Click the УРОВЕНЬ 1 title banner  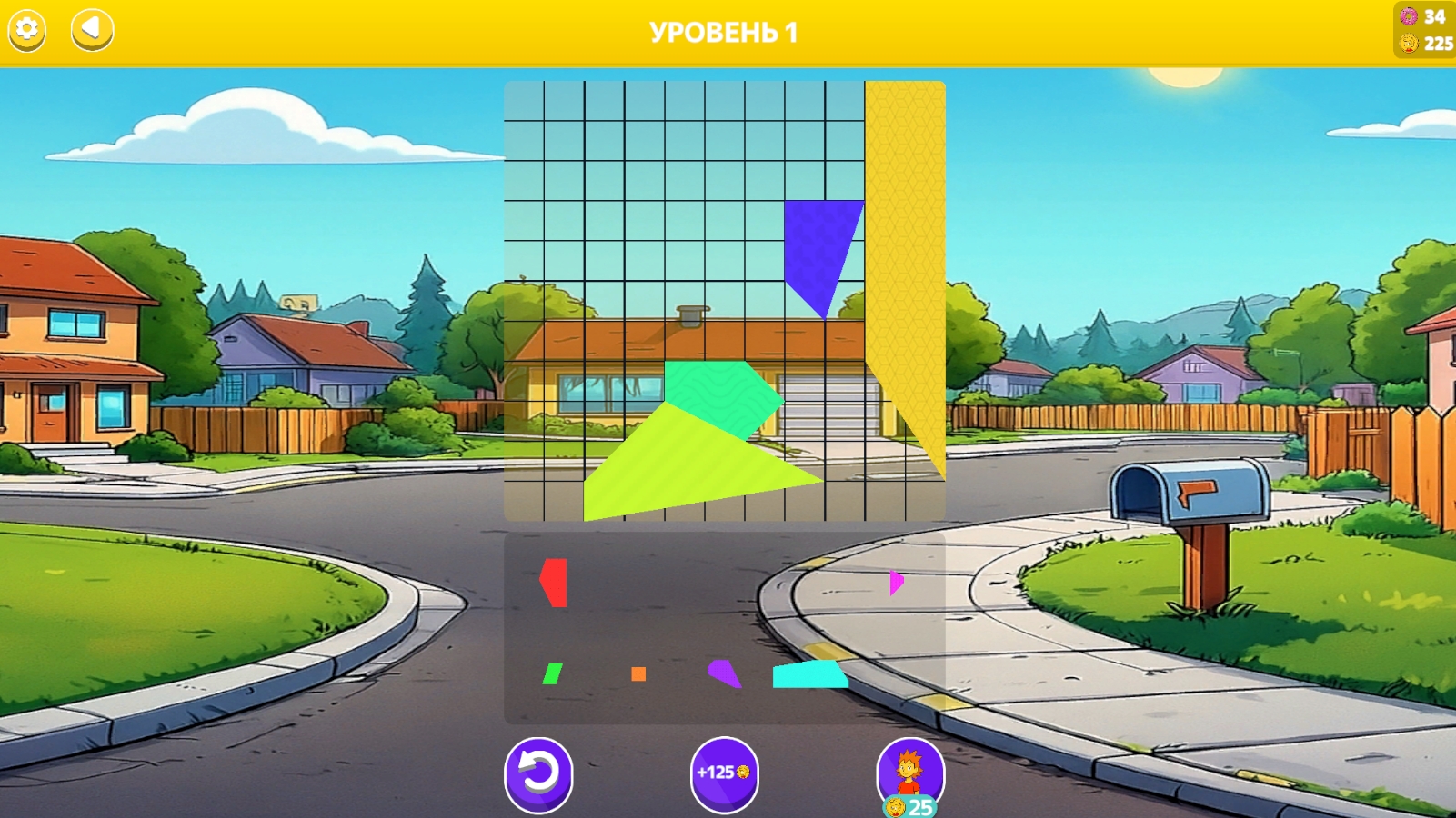723,30
